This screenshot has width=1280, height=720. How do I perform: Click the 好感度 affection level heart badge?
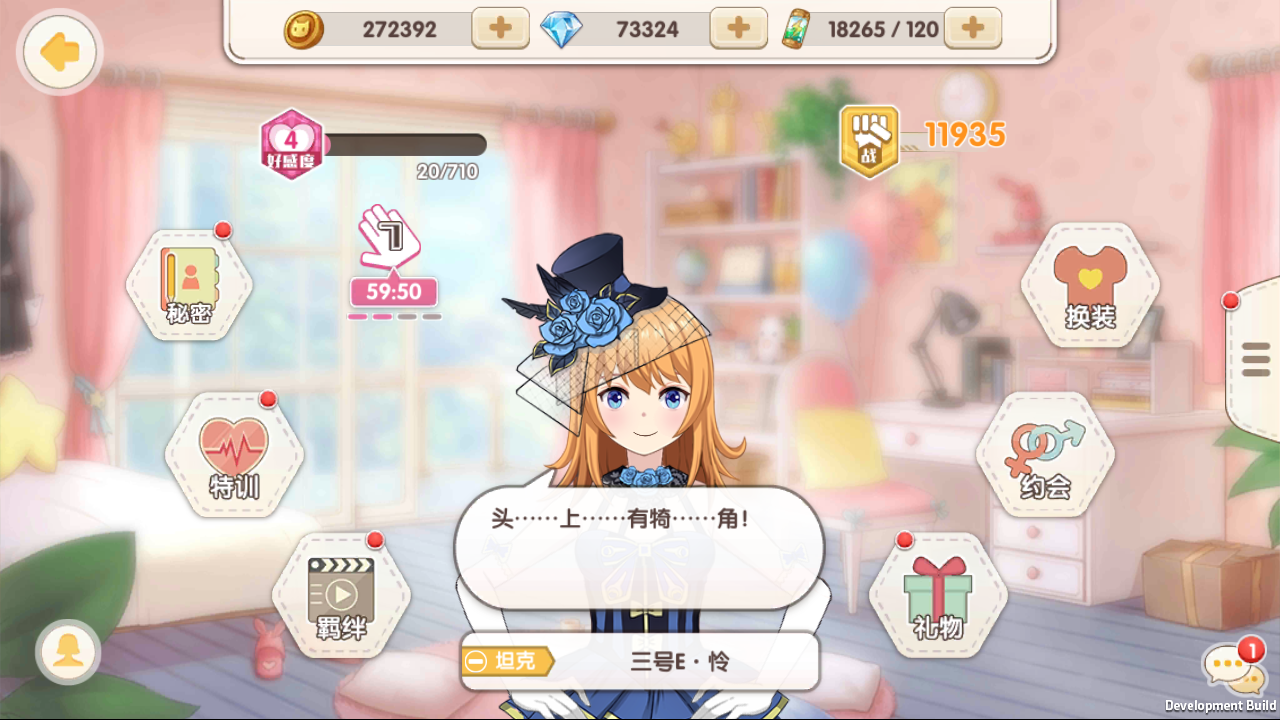coord(291,147)
